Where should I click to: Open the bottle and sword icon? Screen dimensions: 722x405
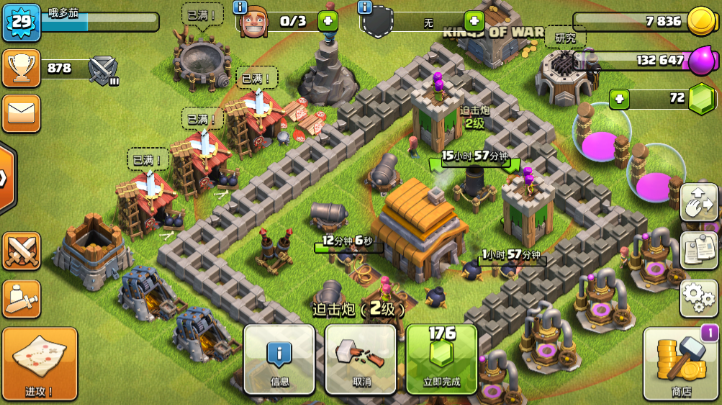coord(21,298)
